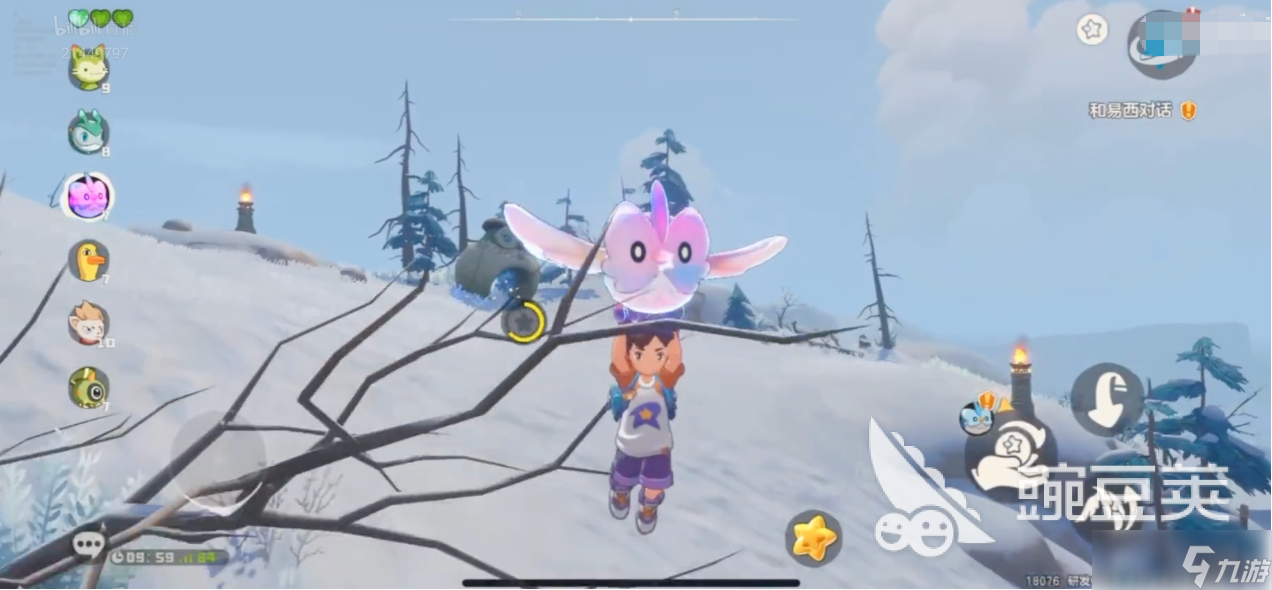1272x590 pixels.
Task: Tap the yellow star button
Action: (x=813, y=538)
